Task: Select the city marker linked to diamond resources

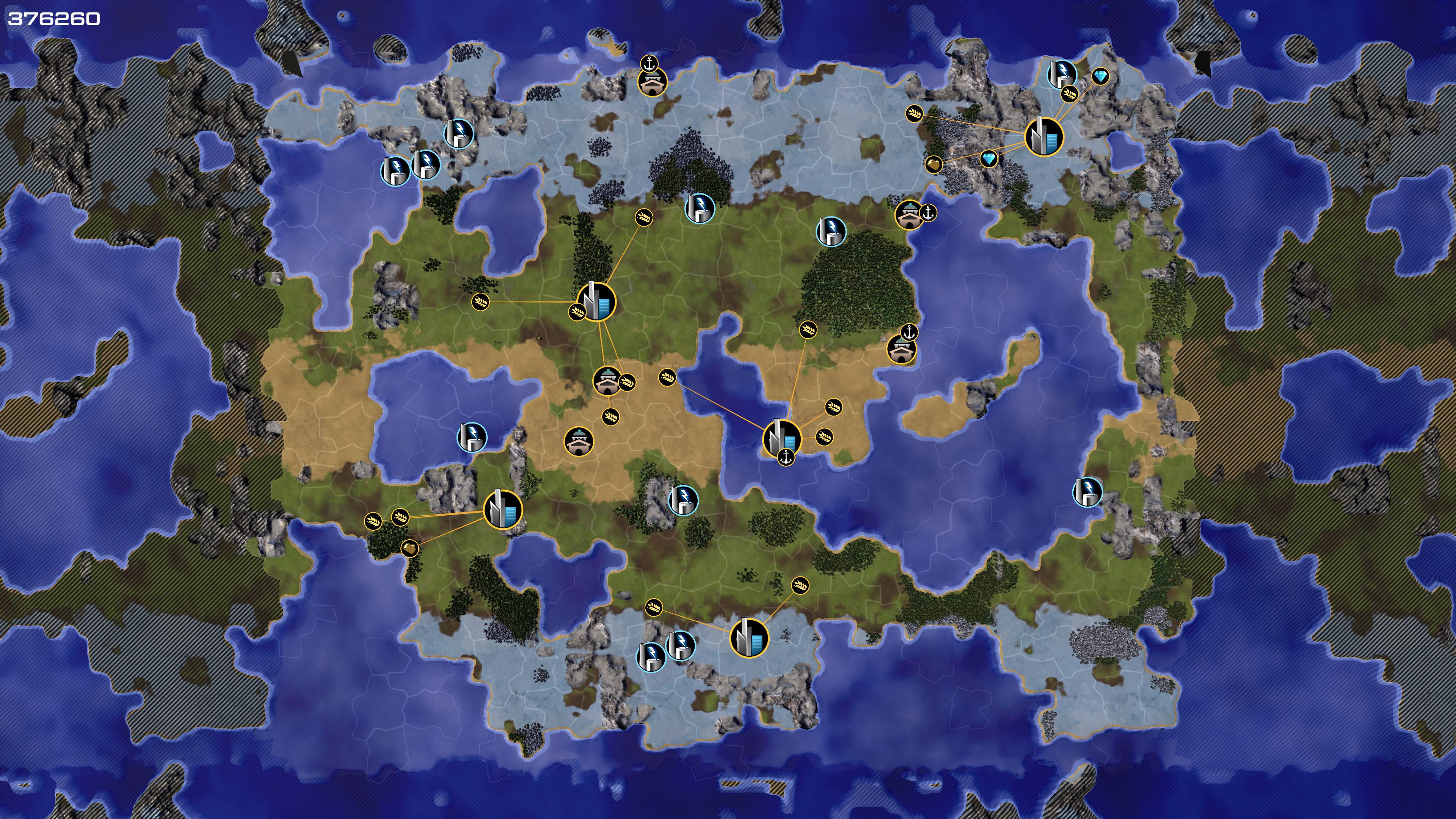Action: coord(1043,137)
